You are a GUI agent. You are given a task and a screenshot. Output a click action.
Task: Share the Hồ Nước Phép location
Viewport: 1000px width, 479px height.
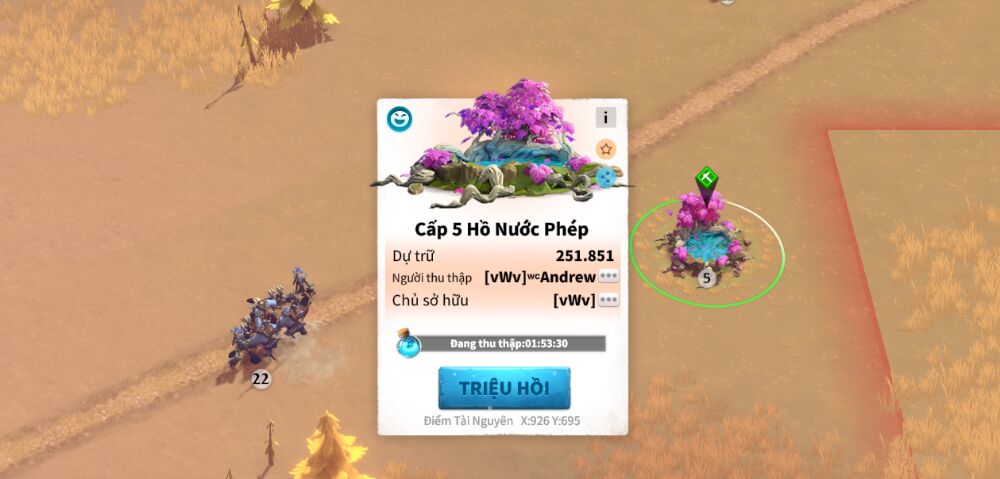[606, 179]
